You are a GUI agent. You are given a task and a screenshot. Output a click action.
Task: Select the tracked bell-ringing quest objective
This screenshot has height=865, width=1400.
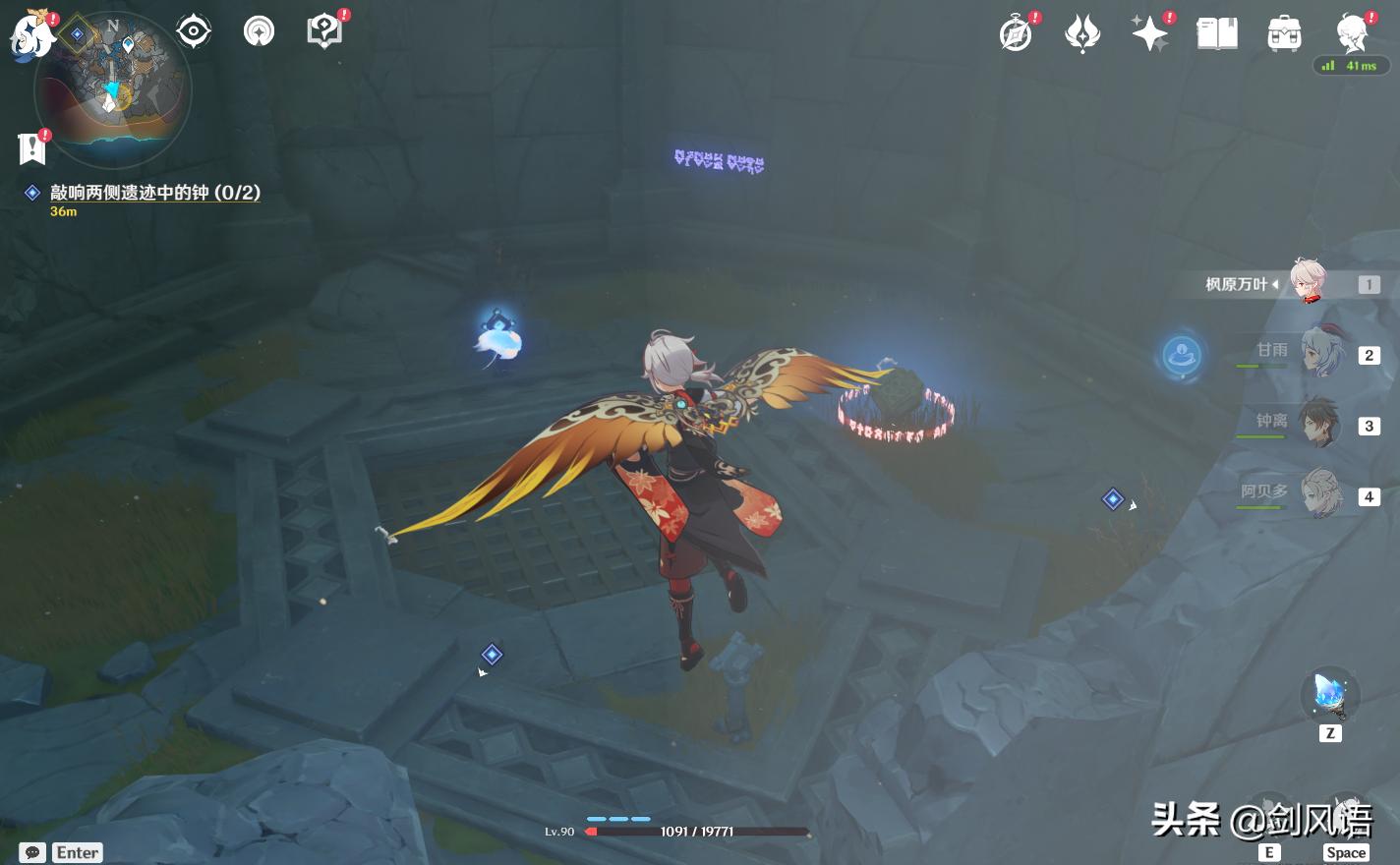coord(155,193)
